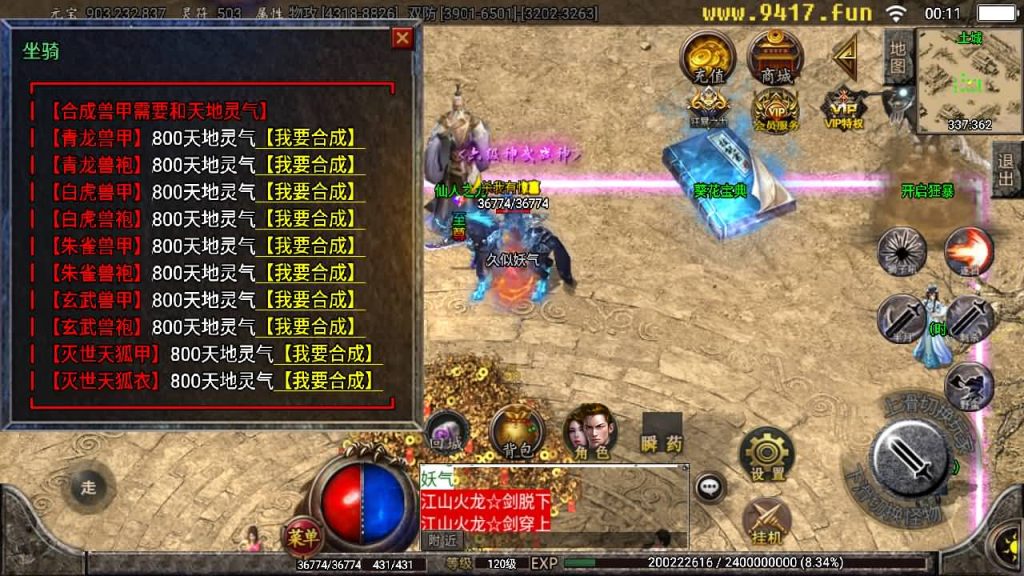This screenshot has height=576, width=1024.
Task: Craft 白虎兽袍 via 我要合成 link
Action: 314,219
